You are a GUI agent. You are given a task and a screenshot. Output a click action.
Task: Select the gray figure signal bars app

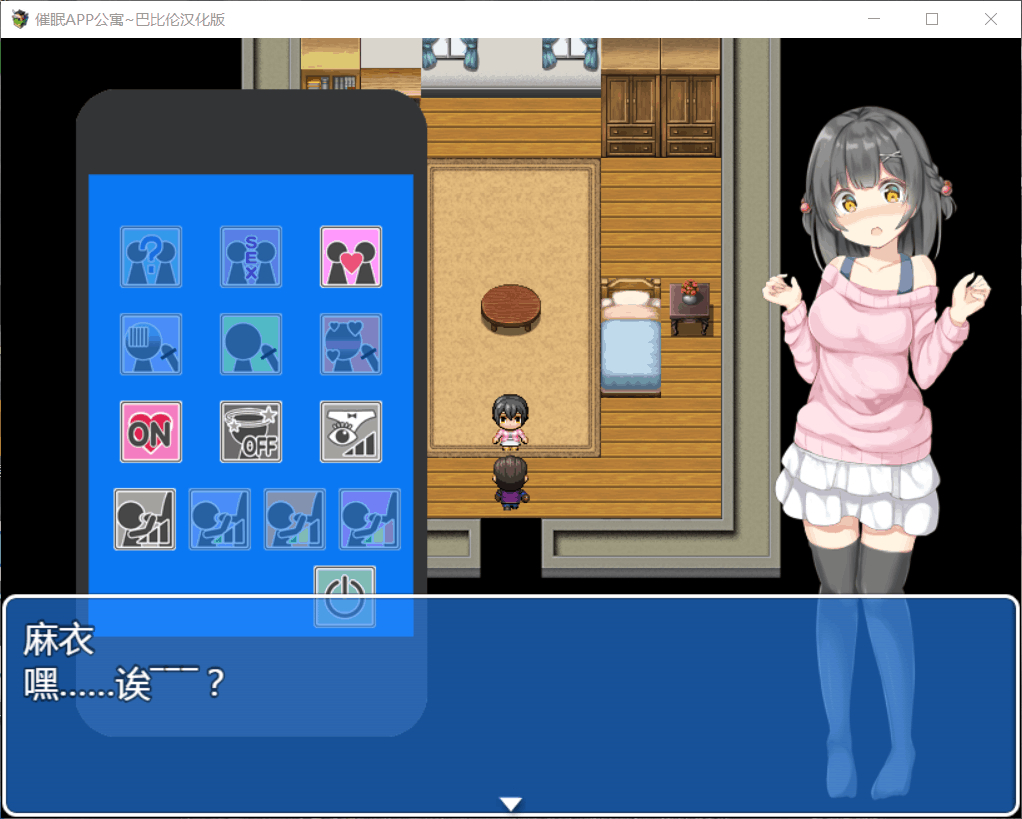pyautogui.click(x=145, y=519)
